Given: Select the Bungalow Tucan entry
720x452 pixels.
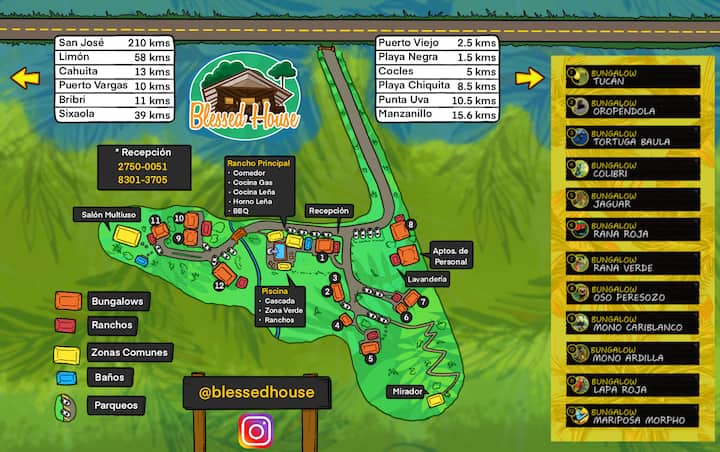Looking at the screenshot, I should pyautogui.click(x=632, y=76).
